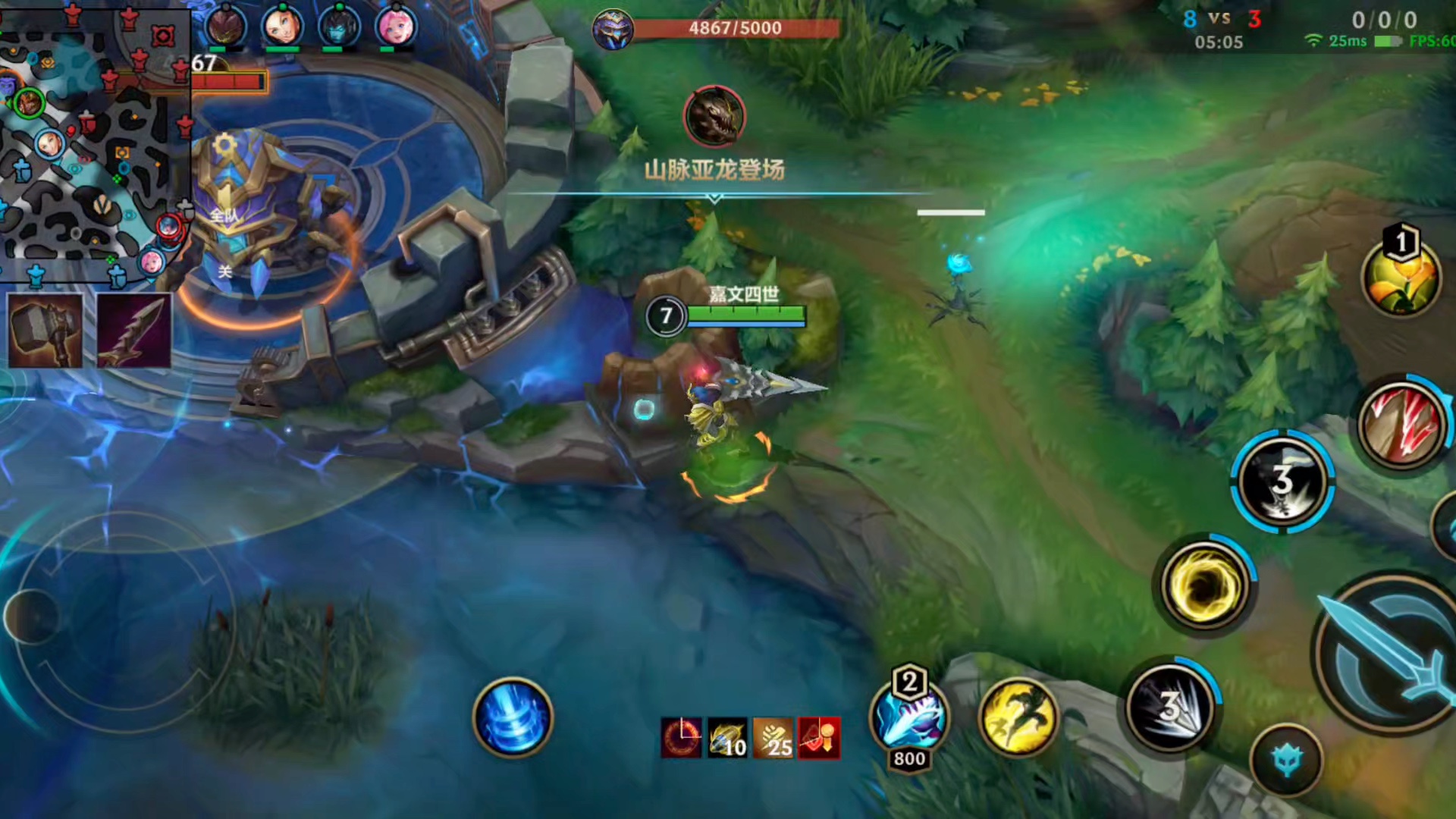Tap the red target item in the bottom bar
This screenshot has height=819, width=1456.
point(819,739)
